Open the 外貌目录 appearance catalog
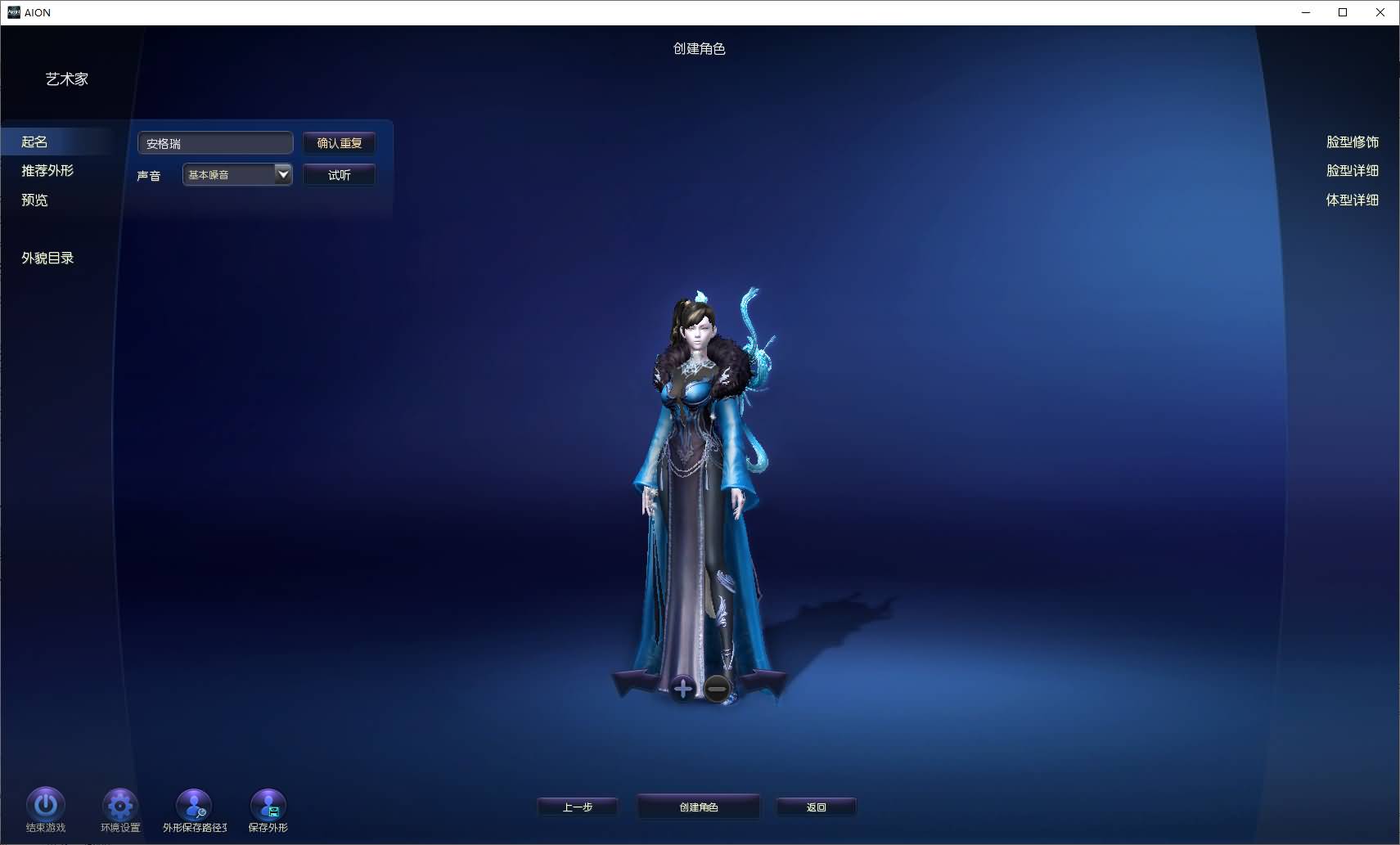 point(47,257)
